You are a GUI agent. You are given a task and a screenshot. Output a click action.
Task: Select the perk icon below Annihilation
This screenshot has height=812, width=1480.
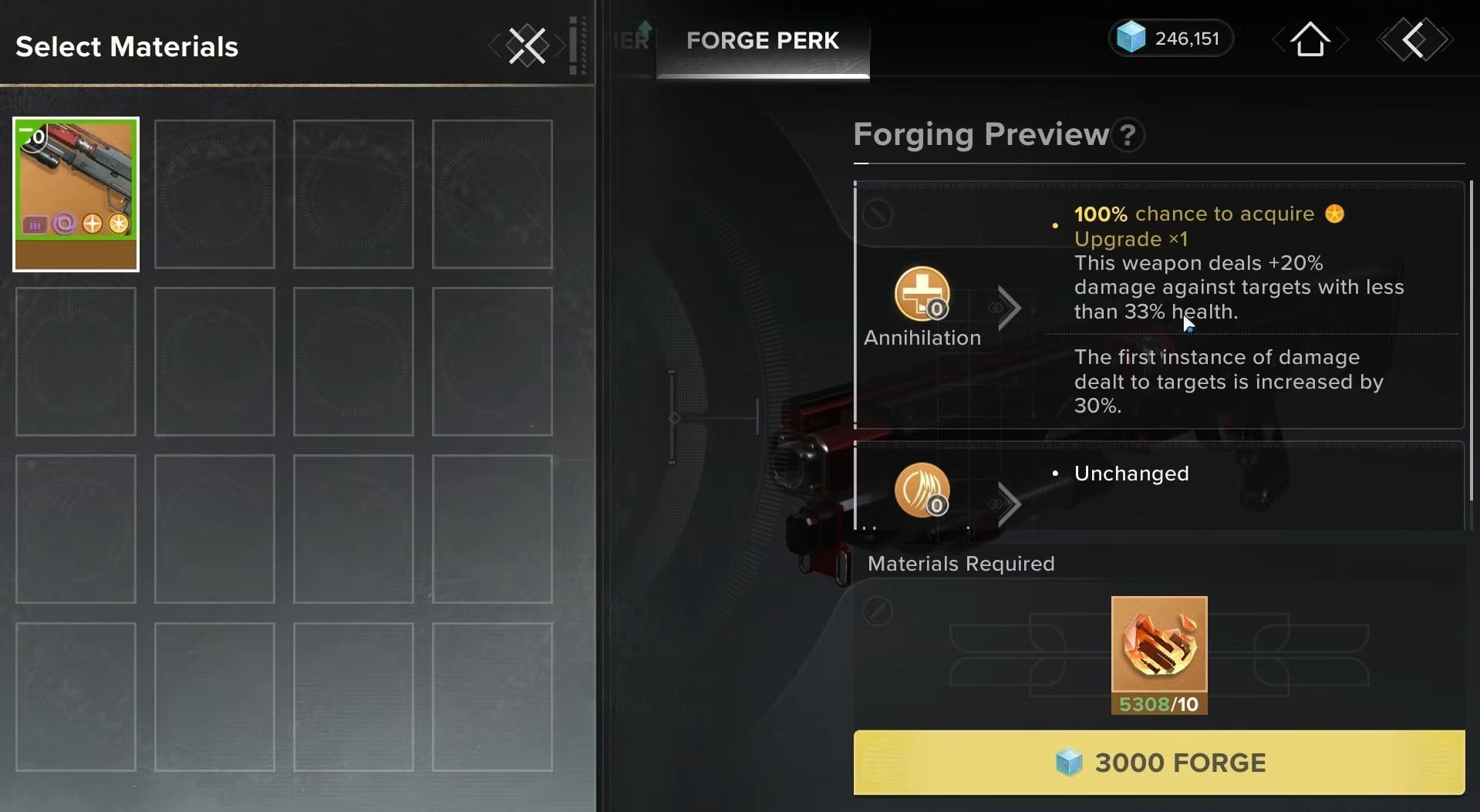[922, 490]
